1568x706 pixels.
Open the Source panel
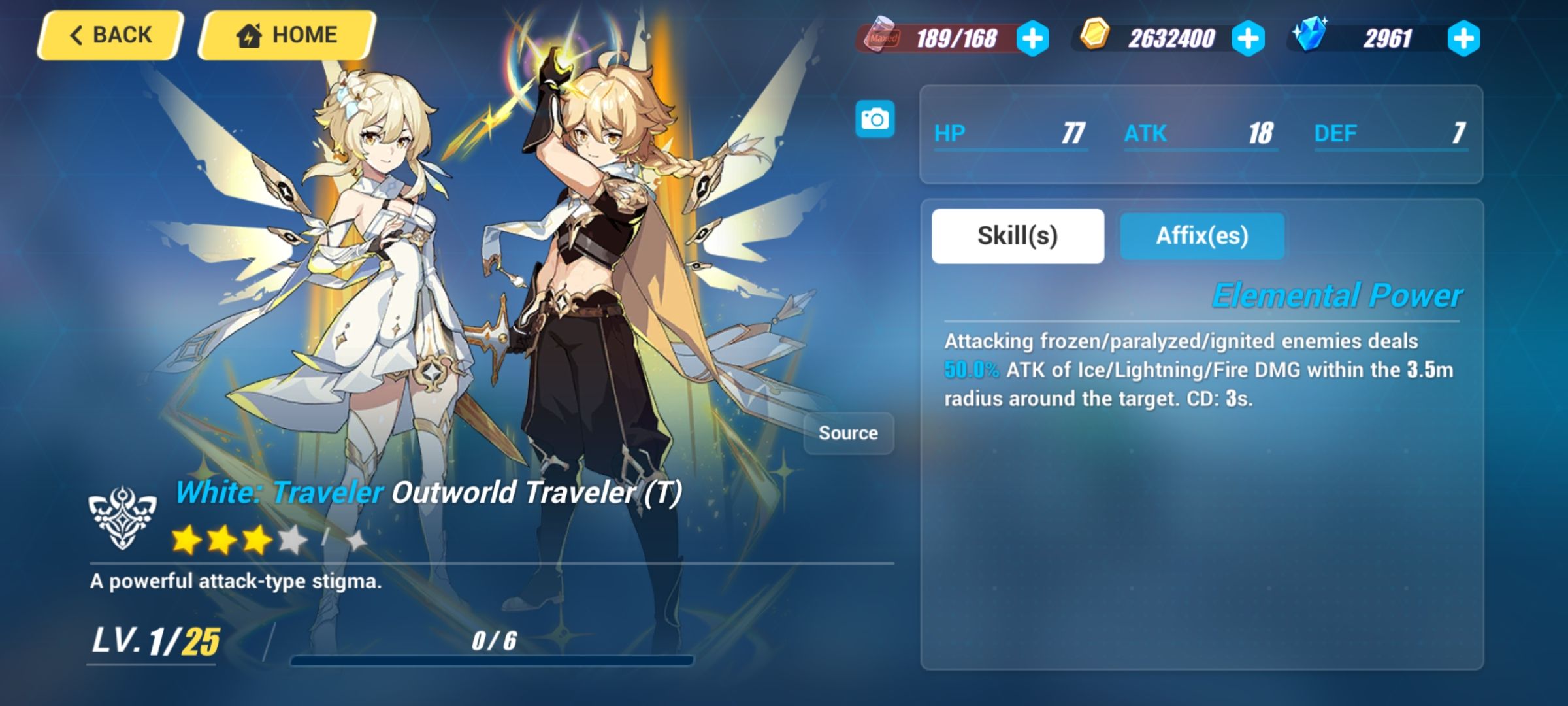tap(849, 432)
